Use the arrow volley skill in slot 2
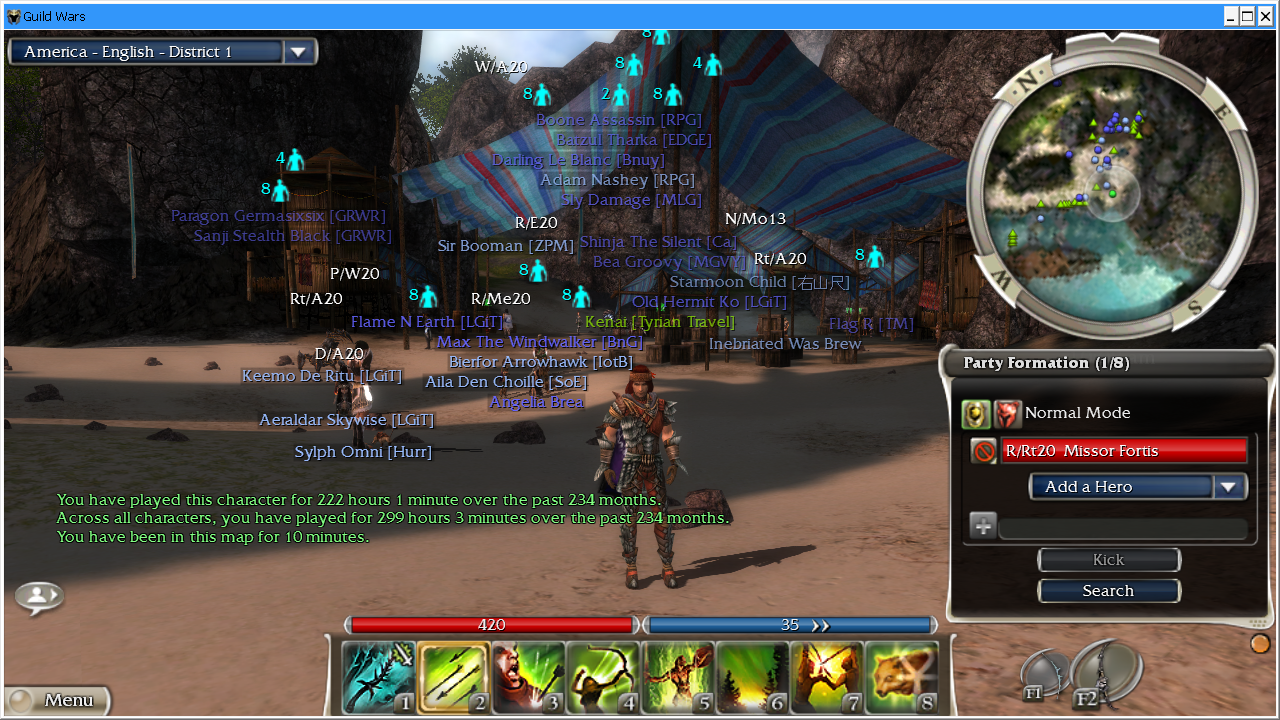The height and width of the screenshot is (720, 1280). coord(453,677)
